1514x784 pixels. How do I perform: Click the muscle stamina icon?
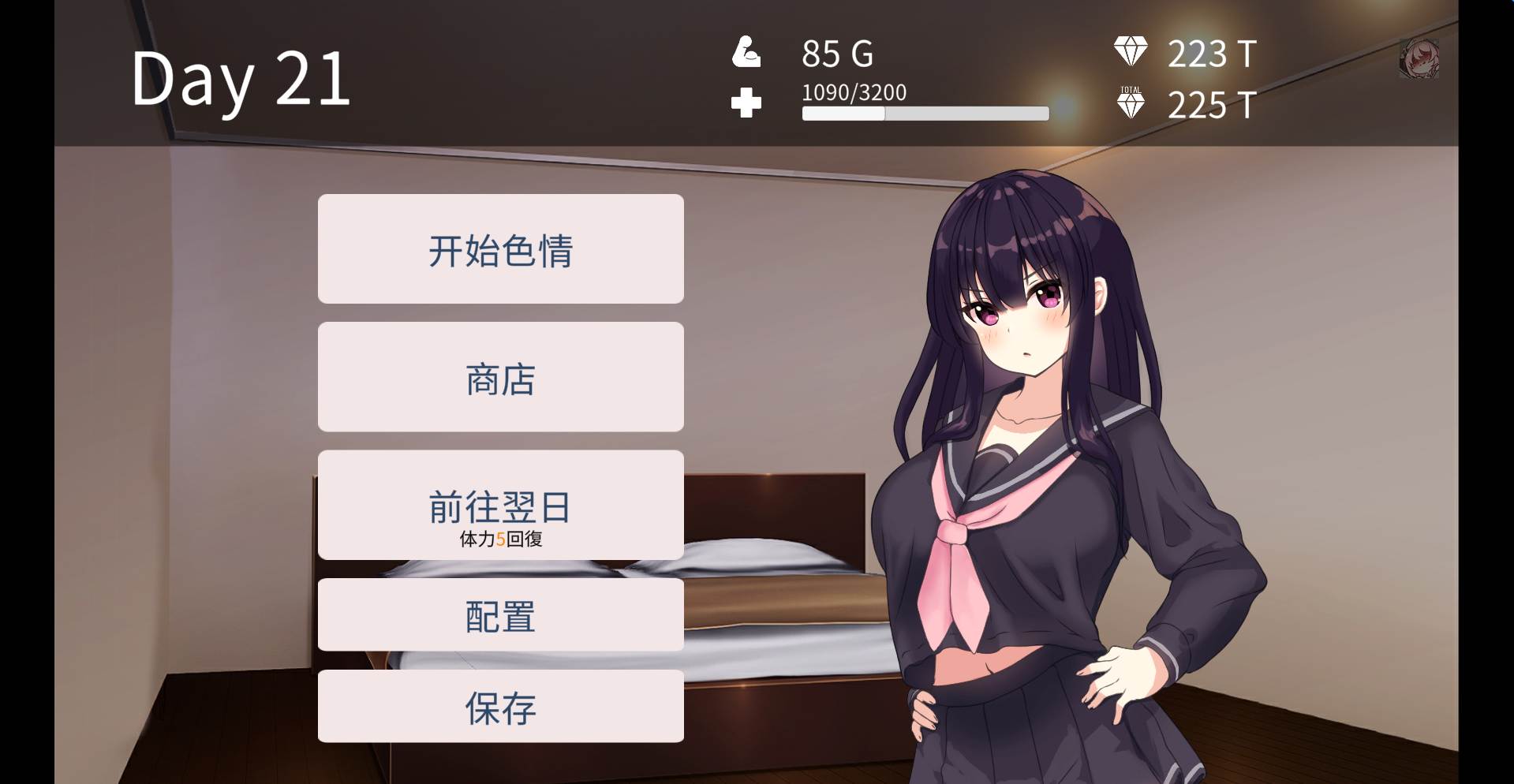tap(746, 53)
